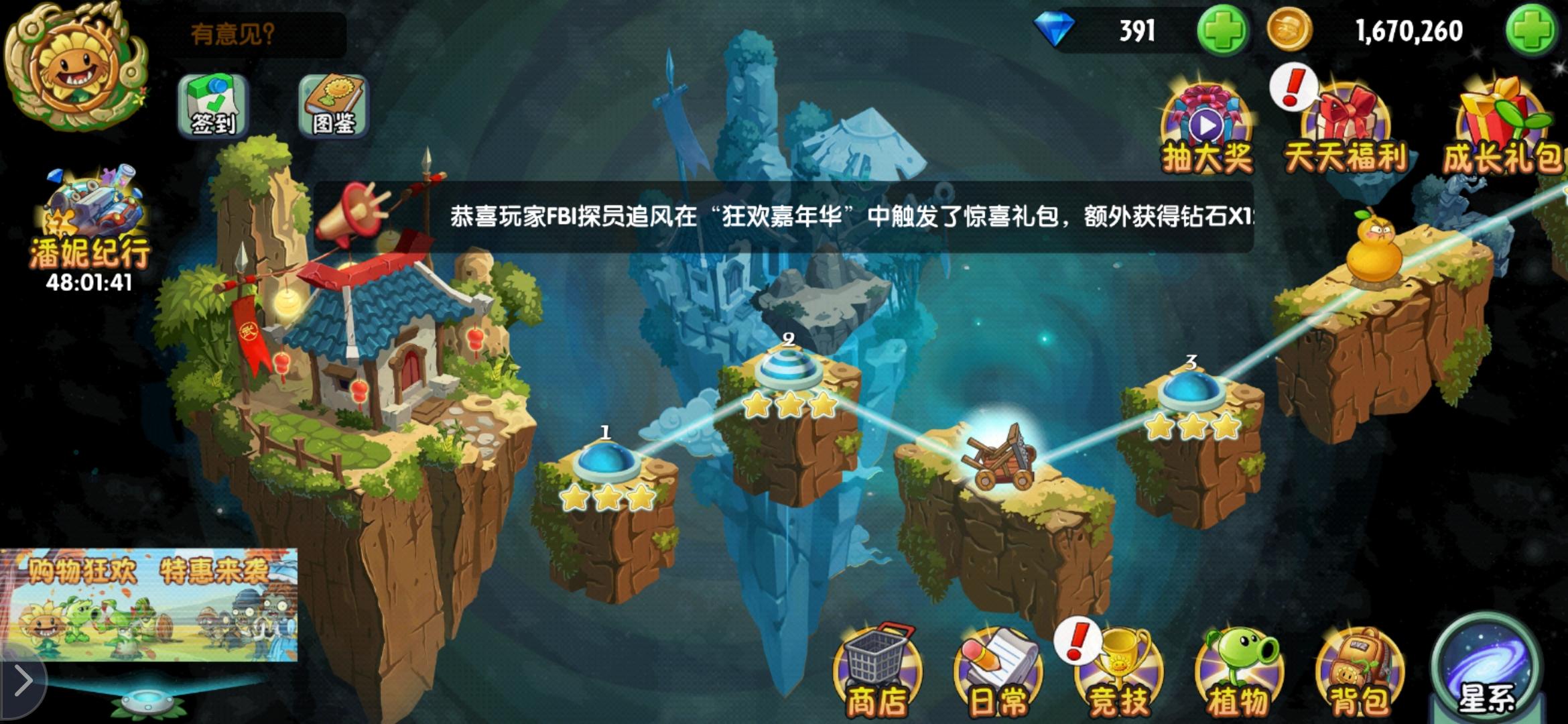1568x724 pixels.
Task: Tap the sunflower player avatar medallion
Action: click(x=77, y=67)
